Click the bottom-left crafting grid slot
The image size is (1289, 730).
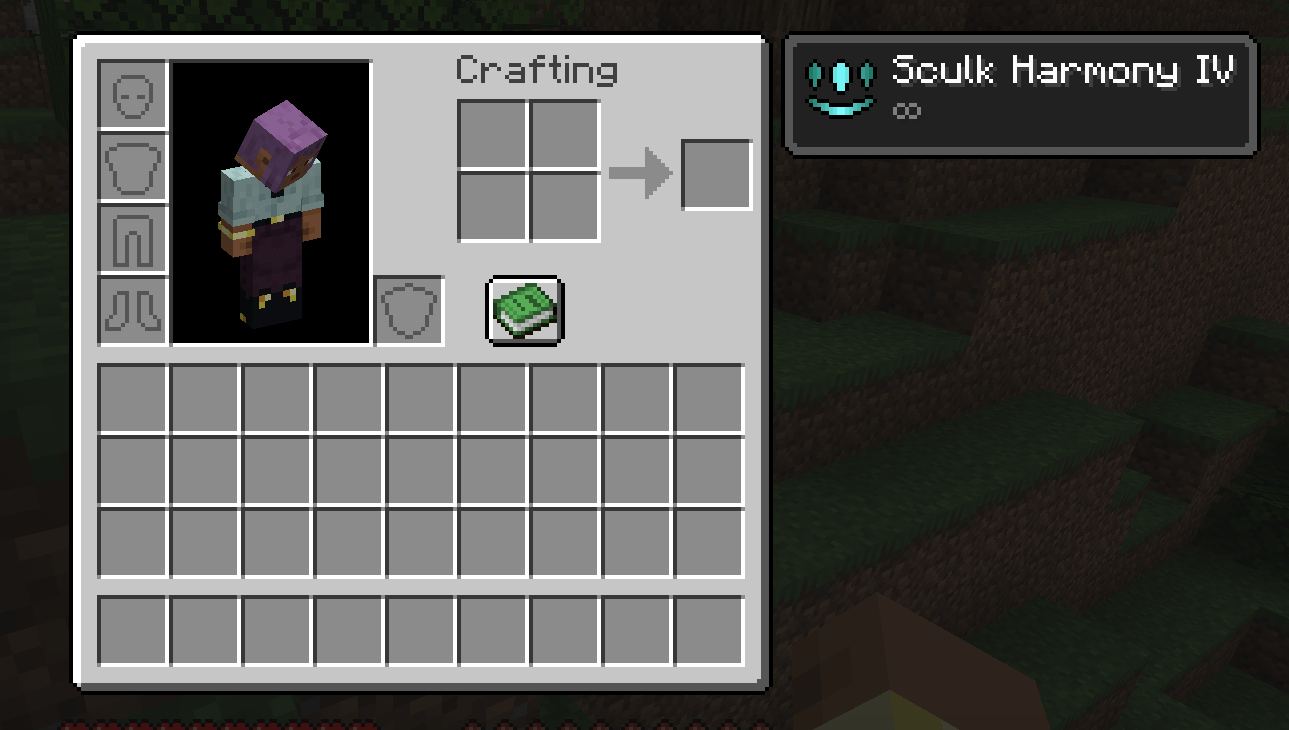491,207
